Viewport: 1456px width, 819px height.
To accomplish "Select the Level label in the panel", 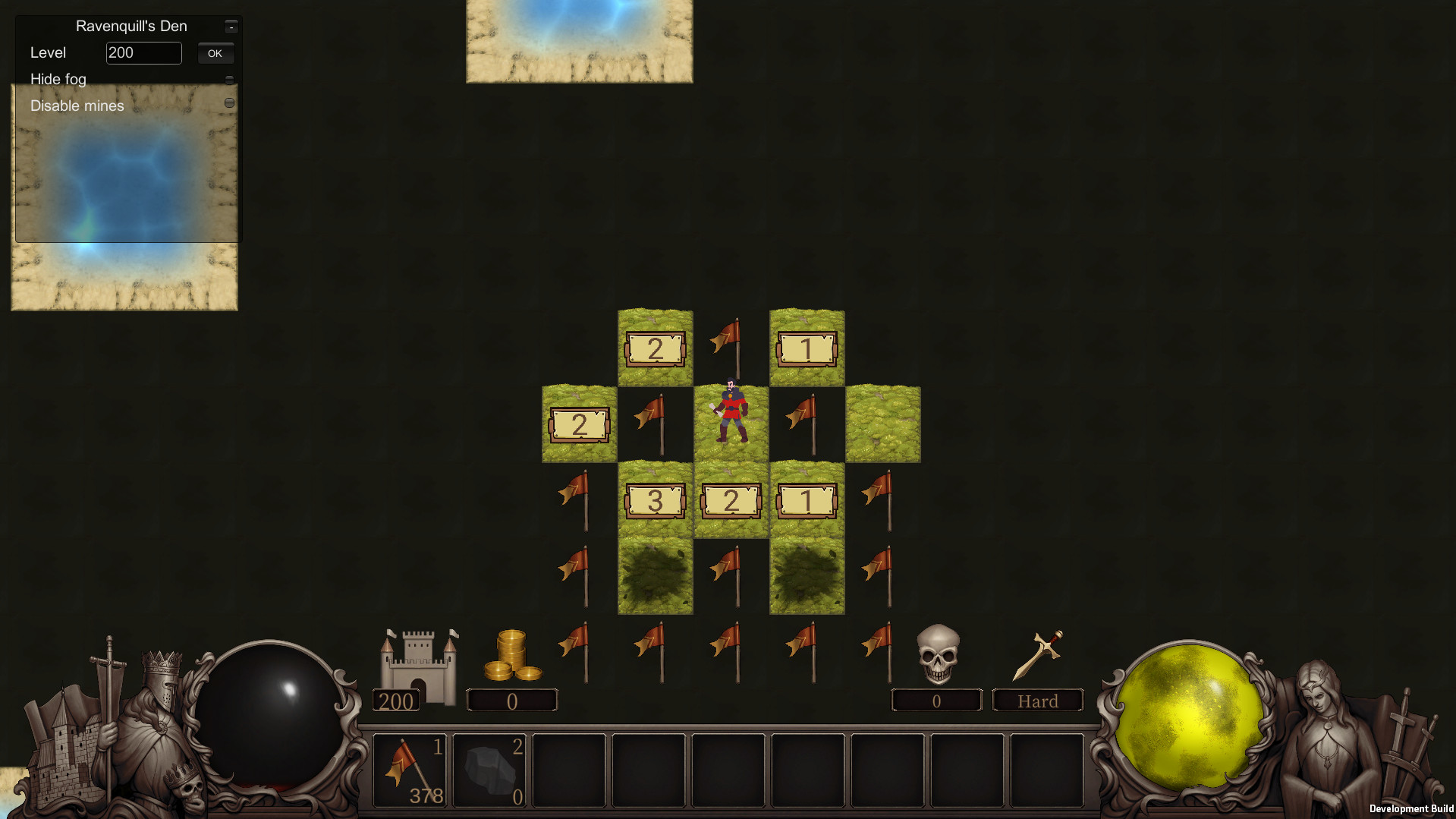I will tap(47, 52).
